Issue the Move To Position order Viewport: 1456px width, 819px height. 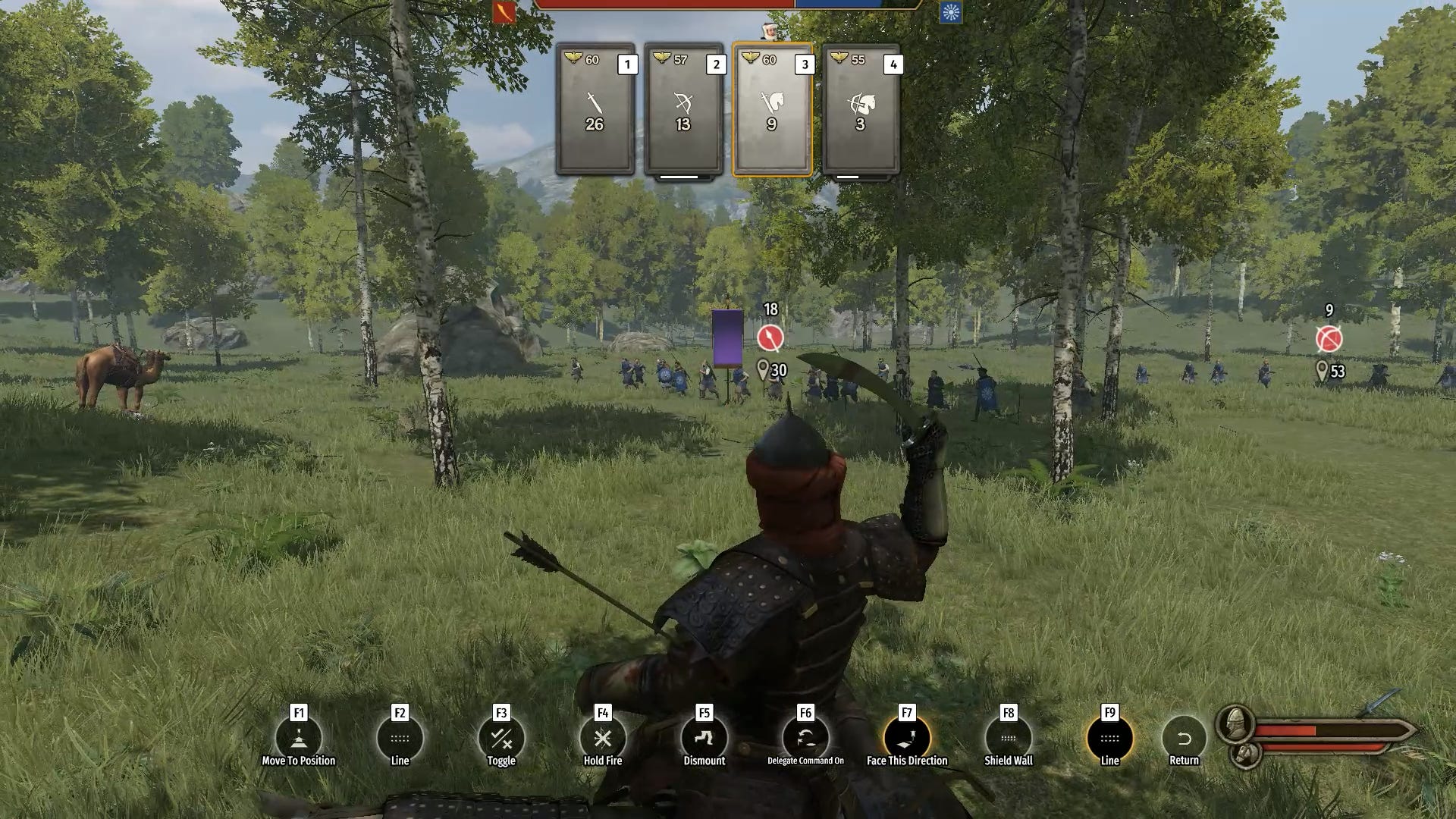click(x=299, y=738)
